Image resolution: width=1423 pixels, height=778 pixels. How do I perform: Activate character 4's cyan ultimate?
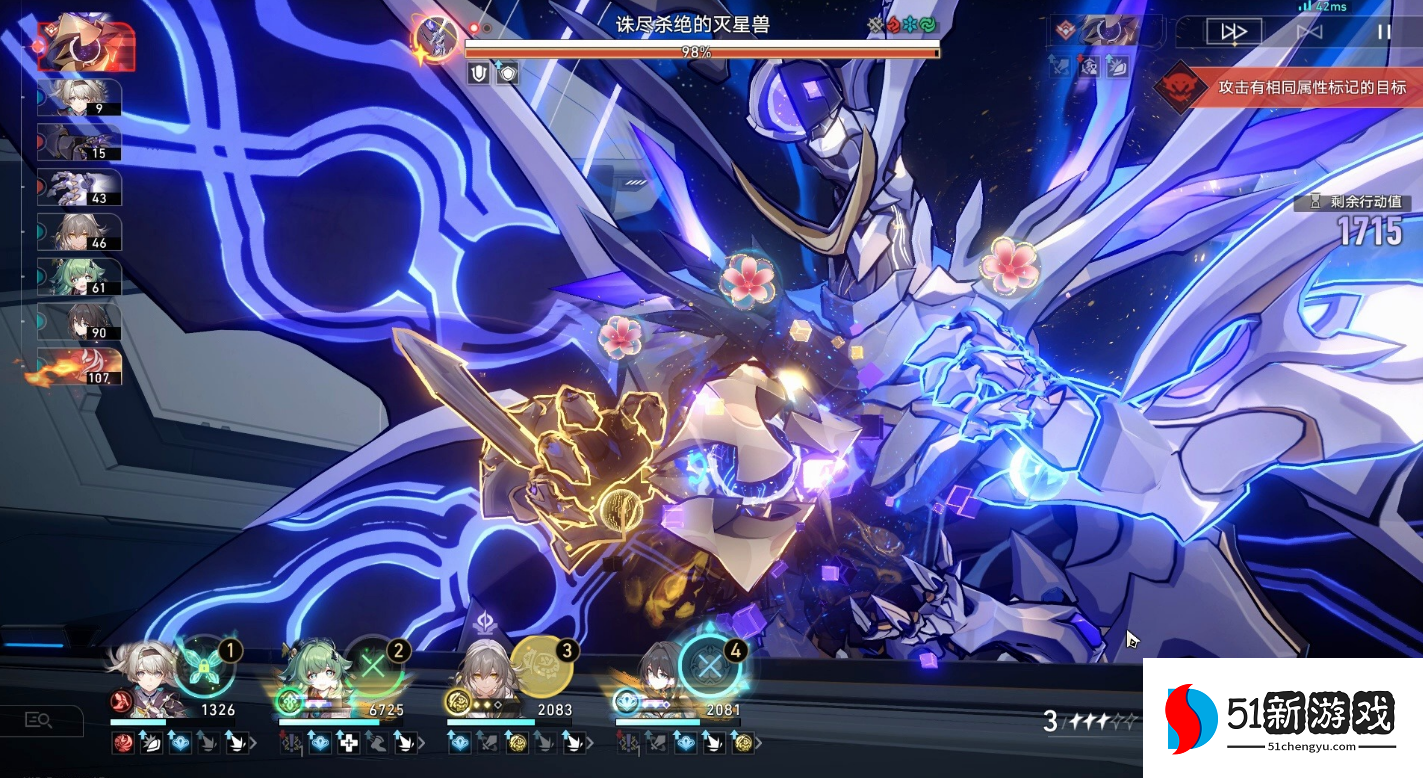(x=710, y=666)
